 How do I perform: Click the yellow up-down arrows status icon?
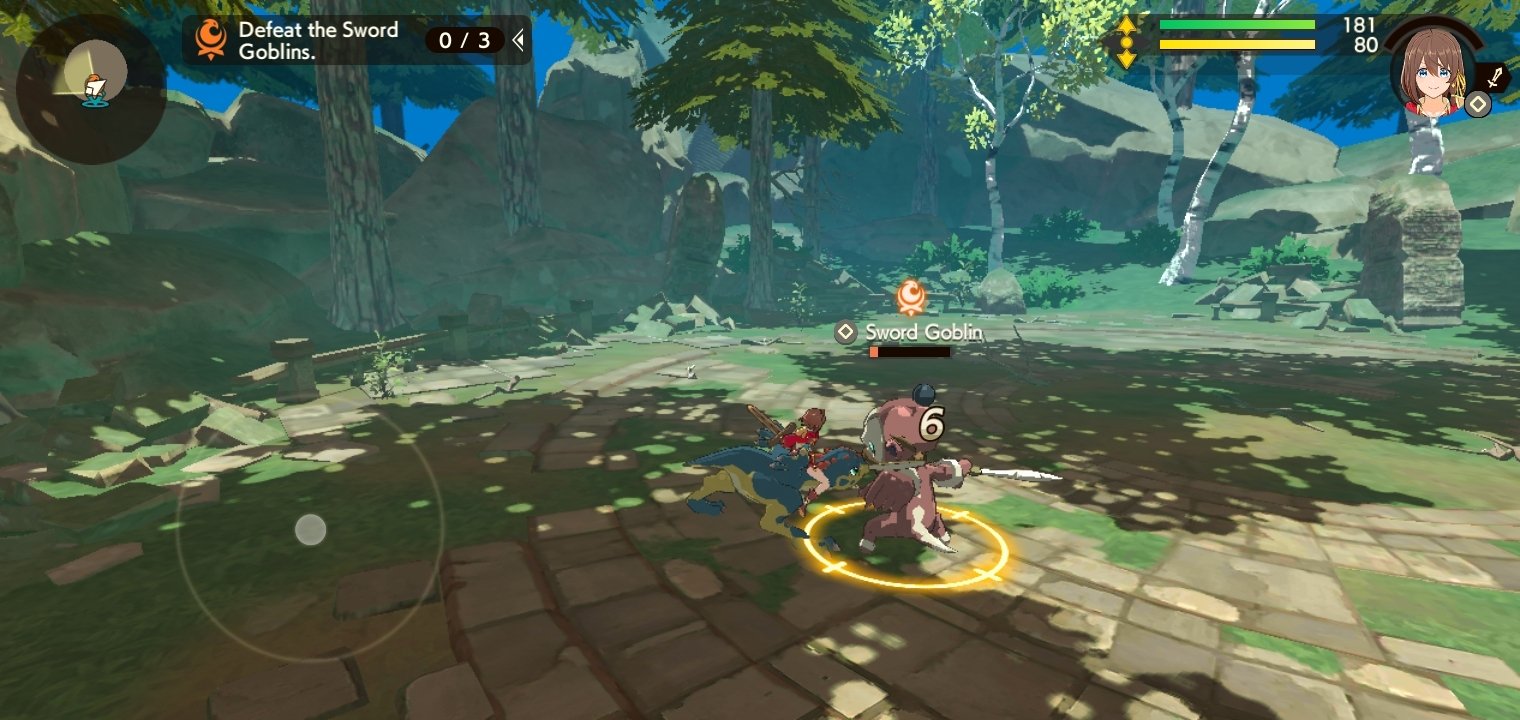[1126, 42]
